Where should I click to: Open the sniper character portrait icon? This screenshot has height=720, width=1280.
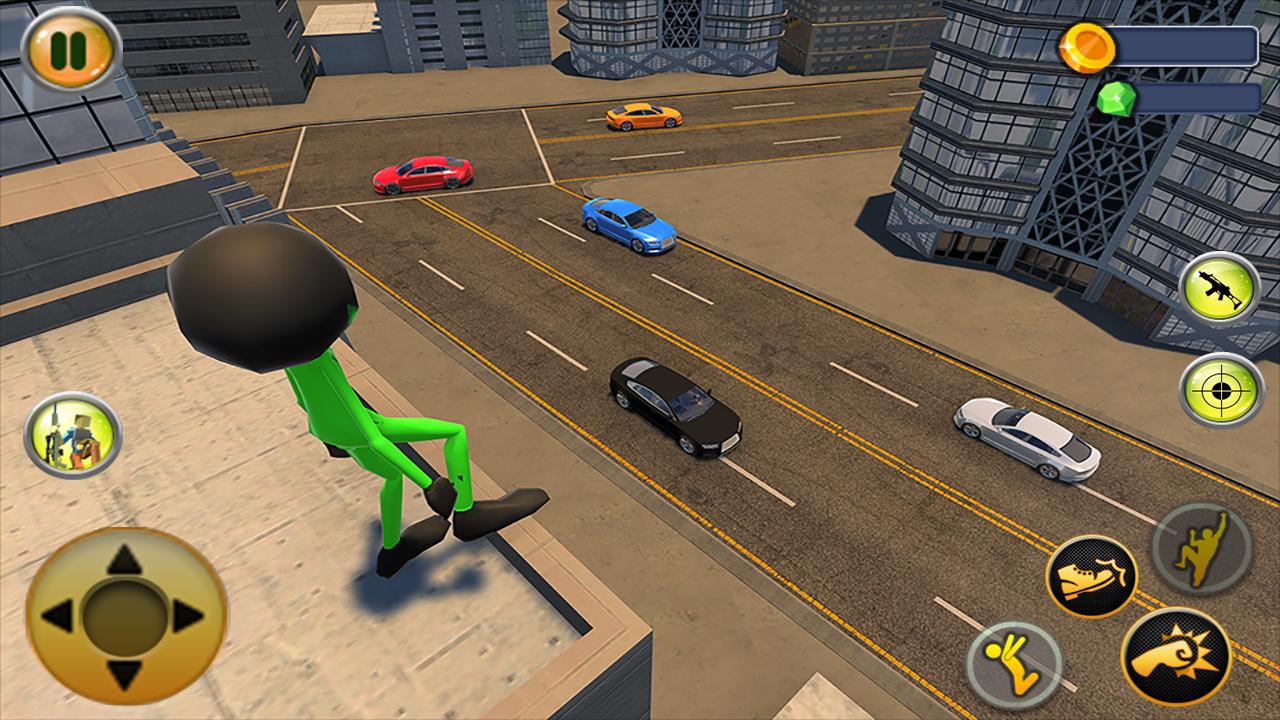(71, 438)
